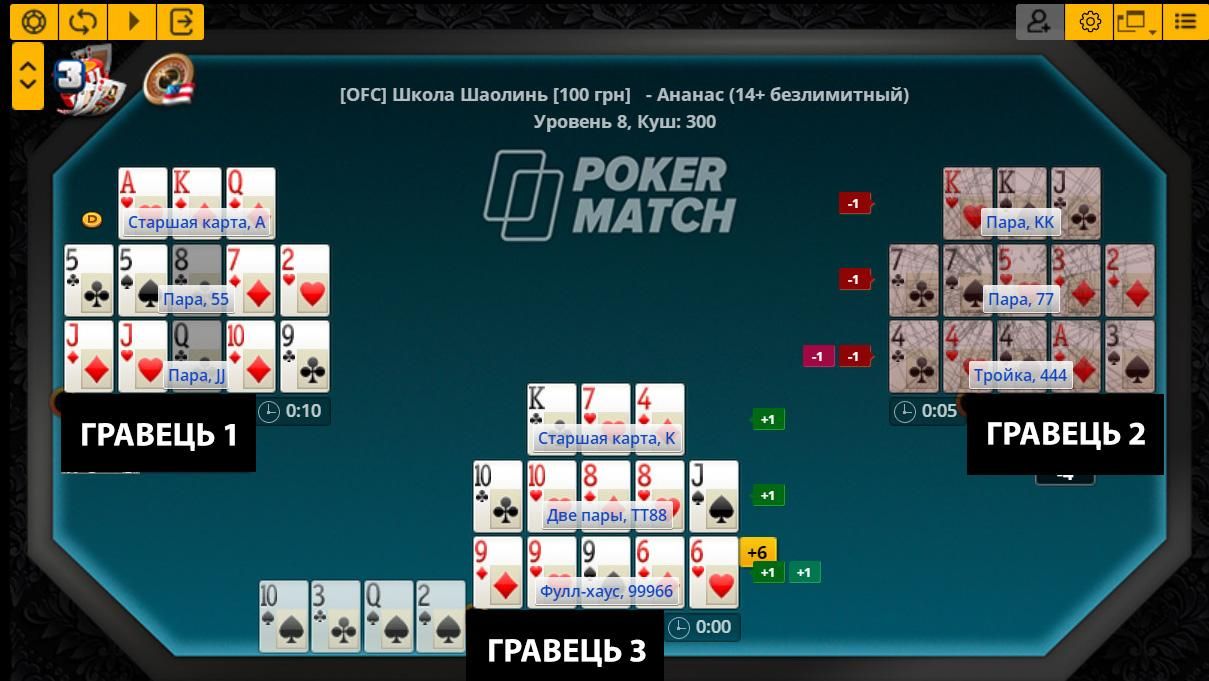Open settings with the gear icon
Viewport: 1209px width, 681px height.
[x=1090, y=22]
